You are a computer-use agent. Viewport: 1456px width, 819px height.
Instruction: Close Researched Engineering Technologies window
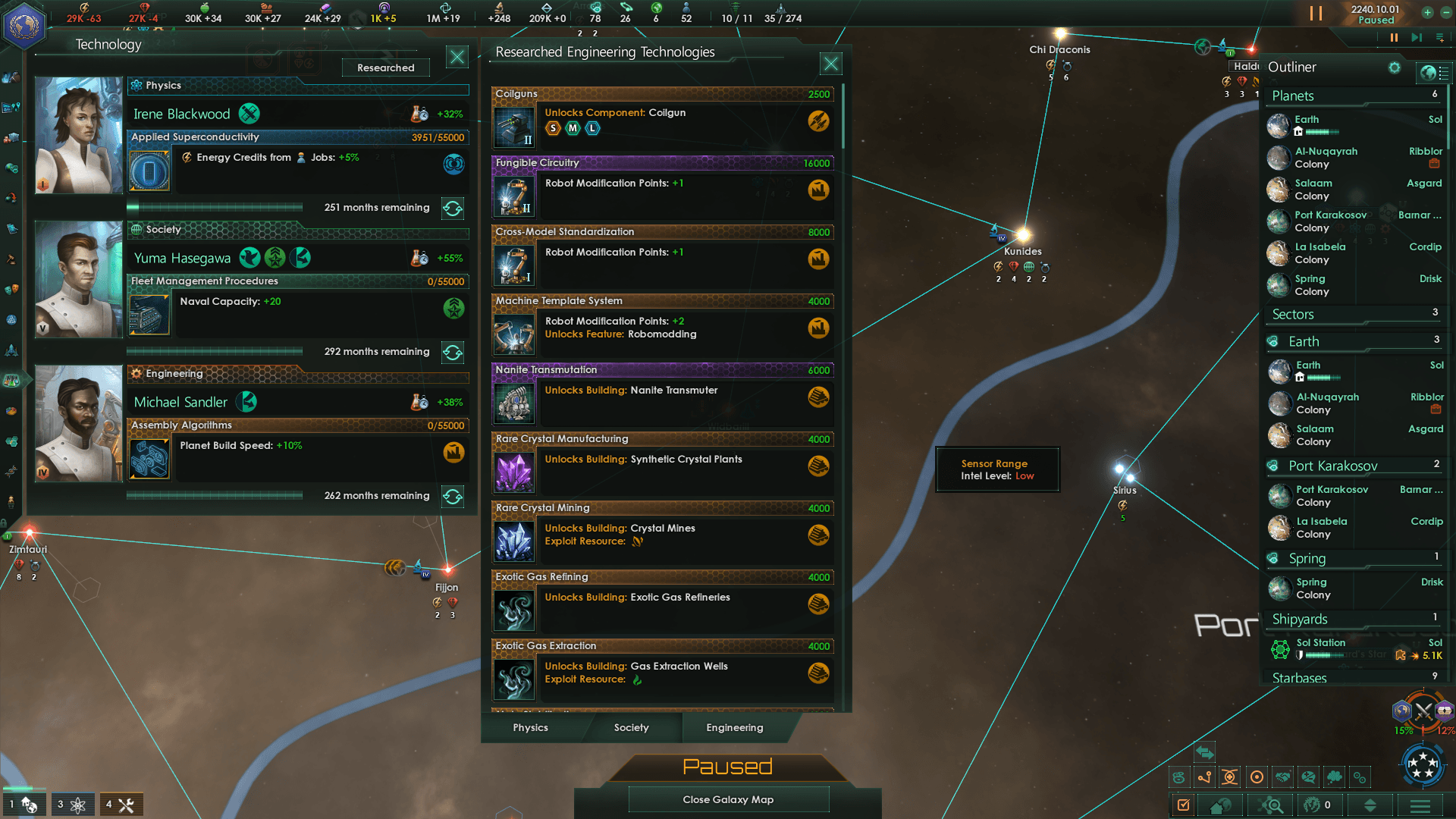point(831,64)
